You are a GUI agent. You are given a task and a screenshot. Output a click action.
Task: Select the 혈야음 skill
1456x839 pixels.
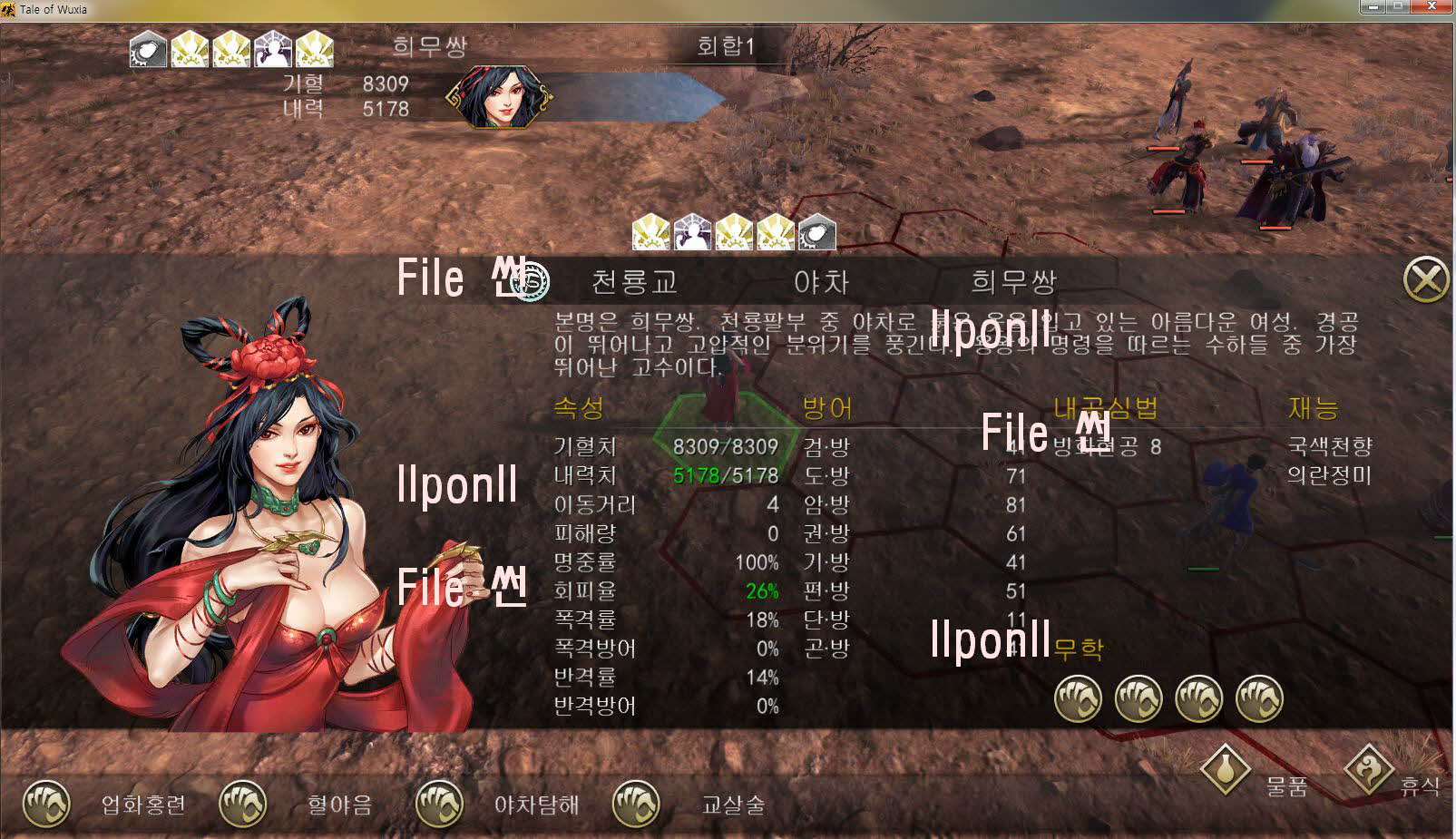243,804
